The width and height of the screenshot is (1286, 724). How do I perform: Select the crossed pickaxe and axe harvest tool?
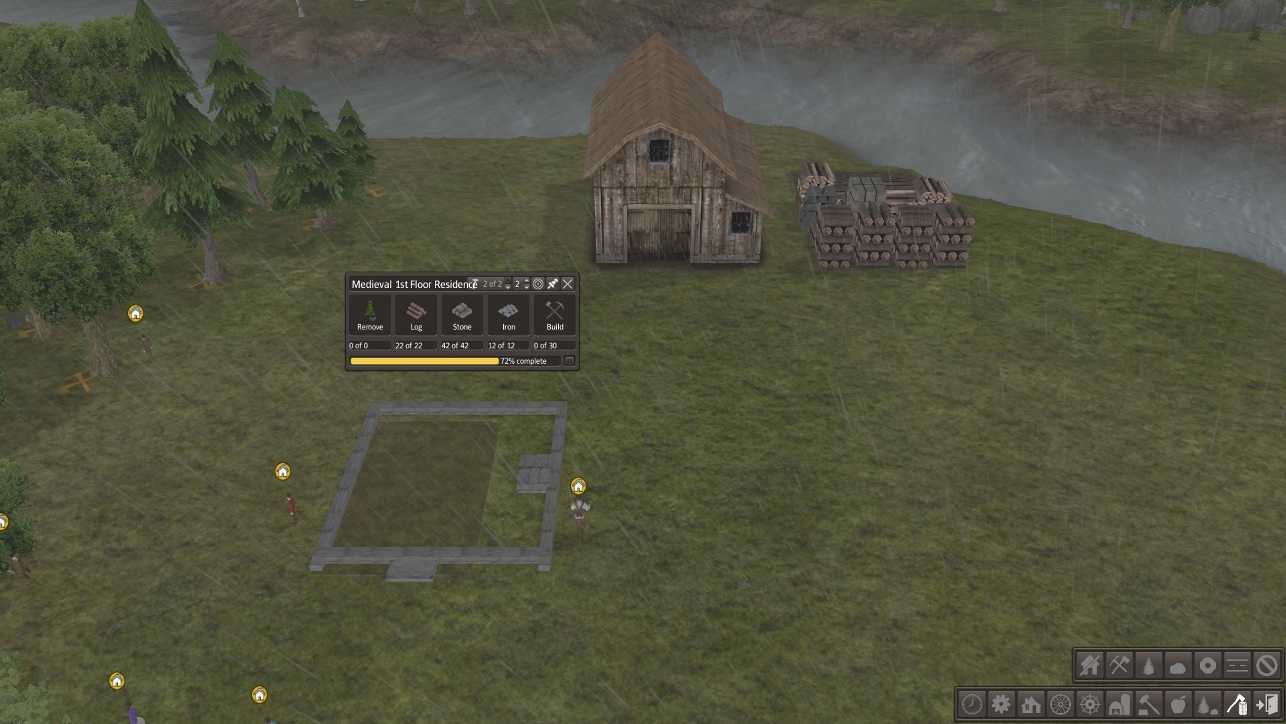tap(1119, 665)
